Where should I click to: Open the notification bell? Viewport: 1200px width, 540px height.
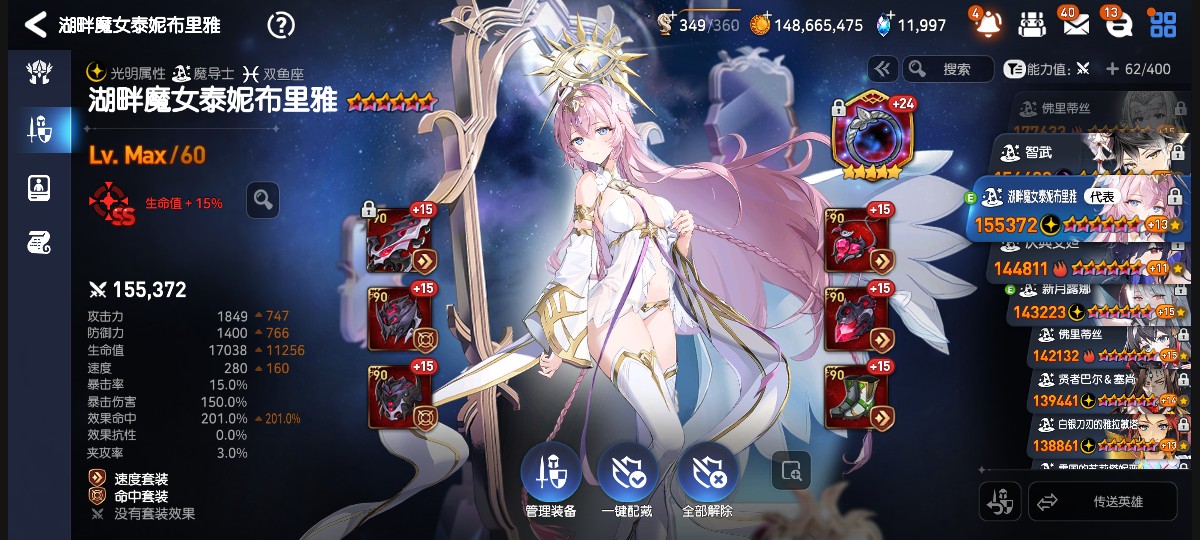click(x=985, y=23)
